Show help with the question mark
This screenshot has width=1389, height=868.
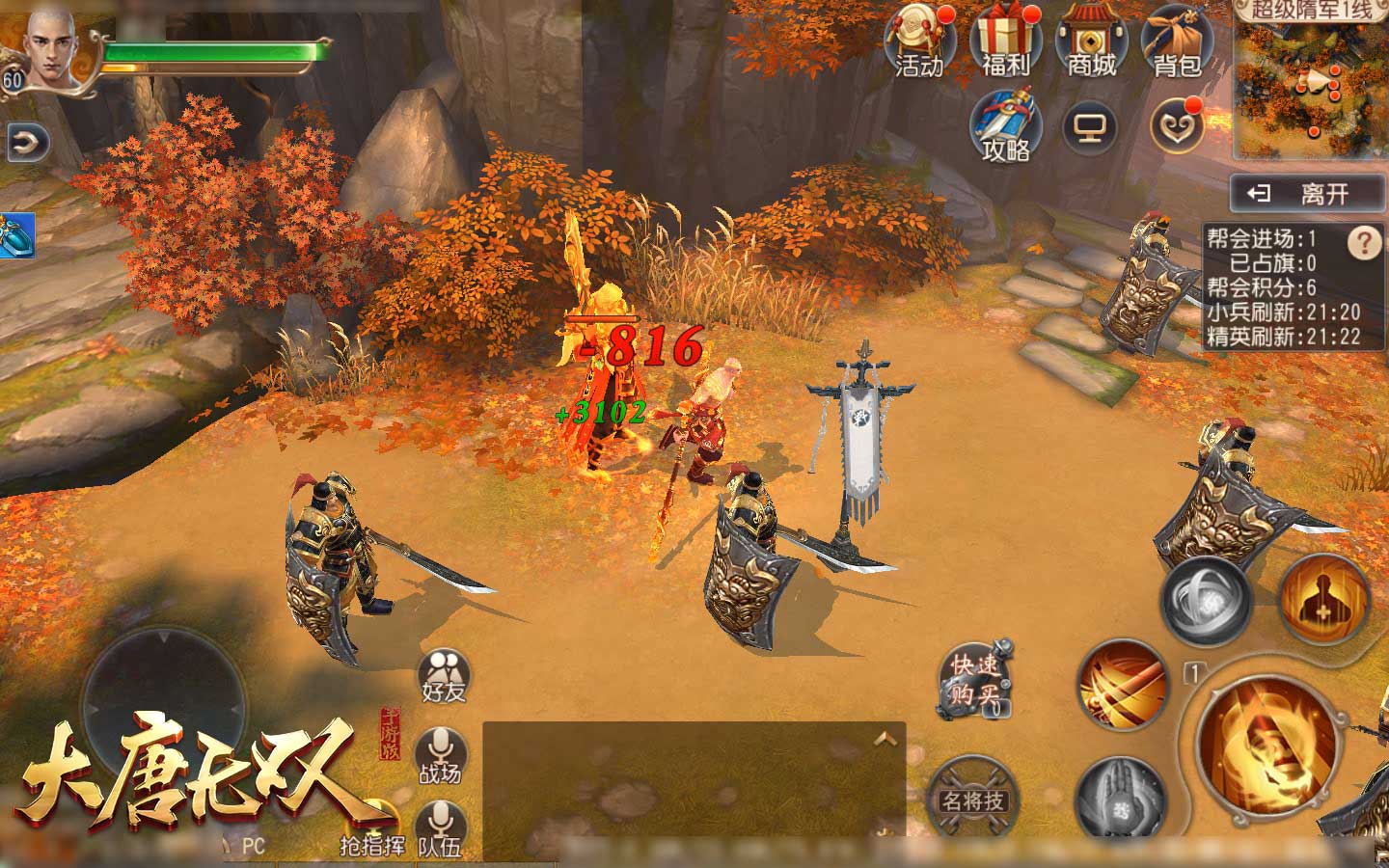(1364, 243)
